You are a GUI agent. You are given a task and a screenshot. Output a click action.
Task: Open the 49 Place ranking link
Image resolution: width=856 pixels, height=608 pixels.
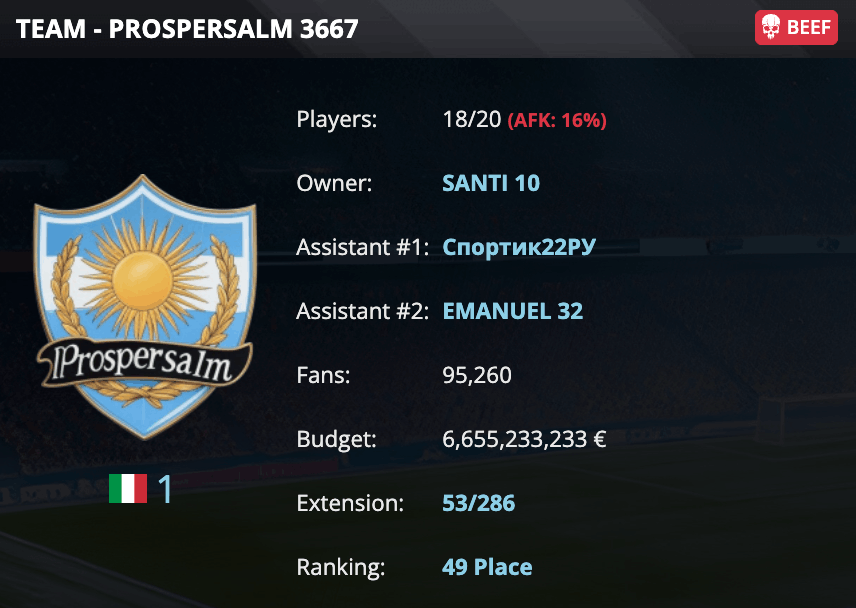click(x=486, y=567)
